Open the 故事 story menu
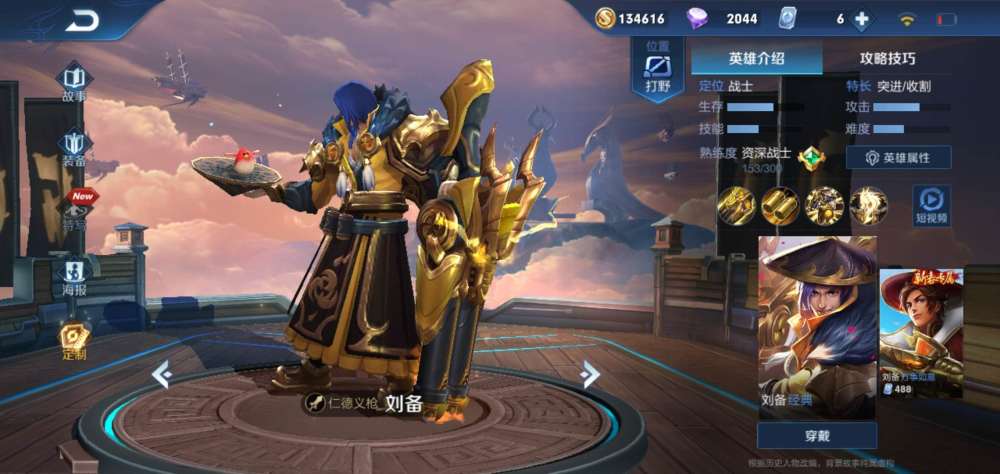This screenshot has height=474, width=1000. point(74,81)
